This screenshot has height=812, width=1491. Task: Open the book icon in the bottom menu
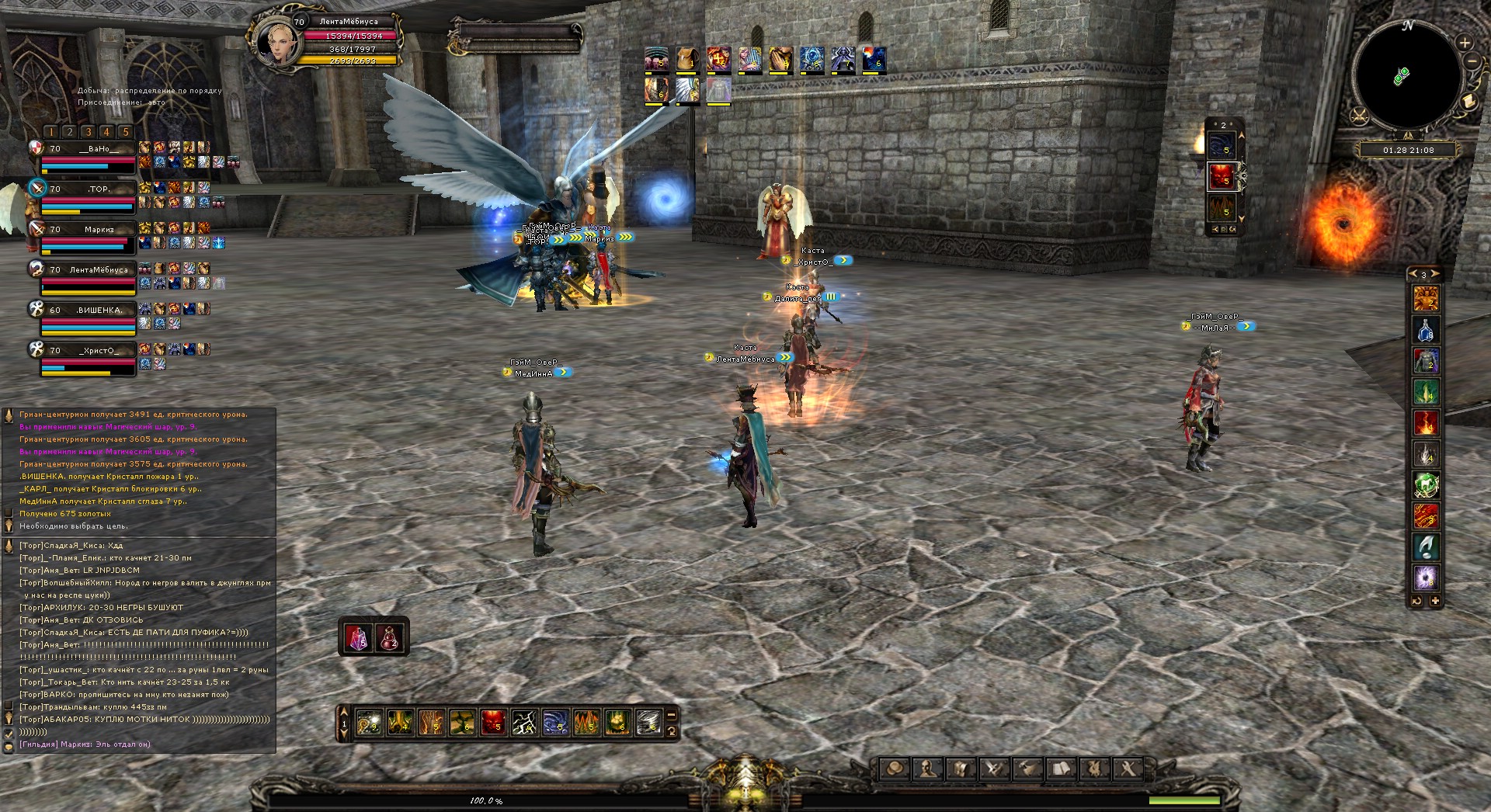1062,769
